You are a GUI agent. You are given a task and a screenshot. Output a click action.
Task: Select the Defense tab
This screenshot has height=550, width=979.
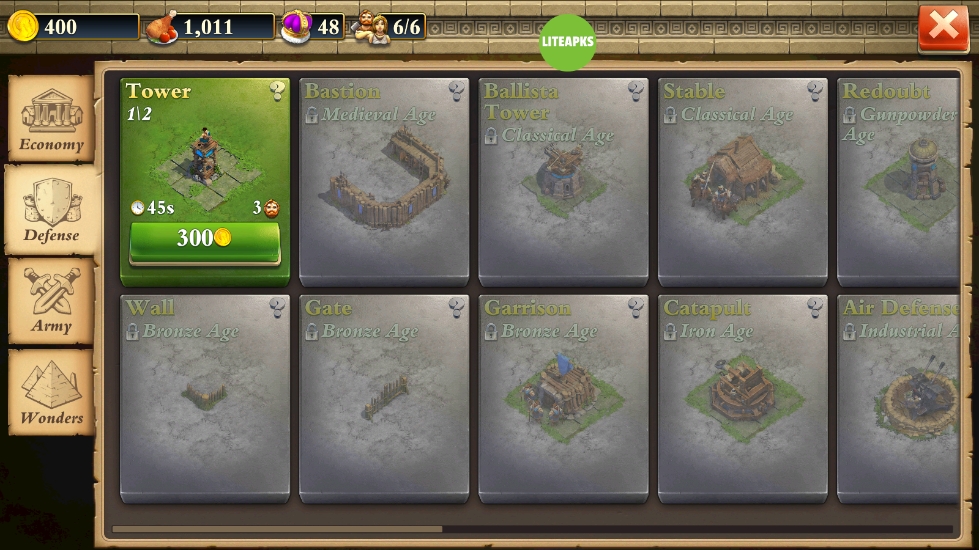[x=51, y=211]
